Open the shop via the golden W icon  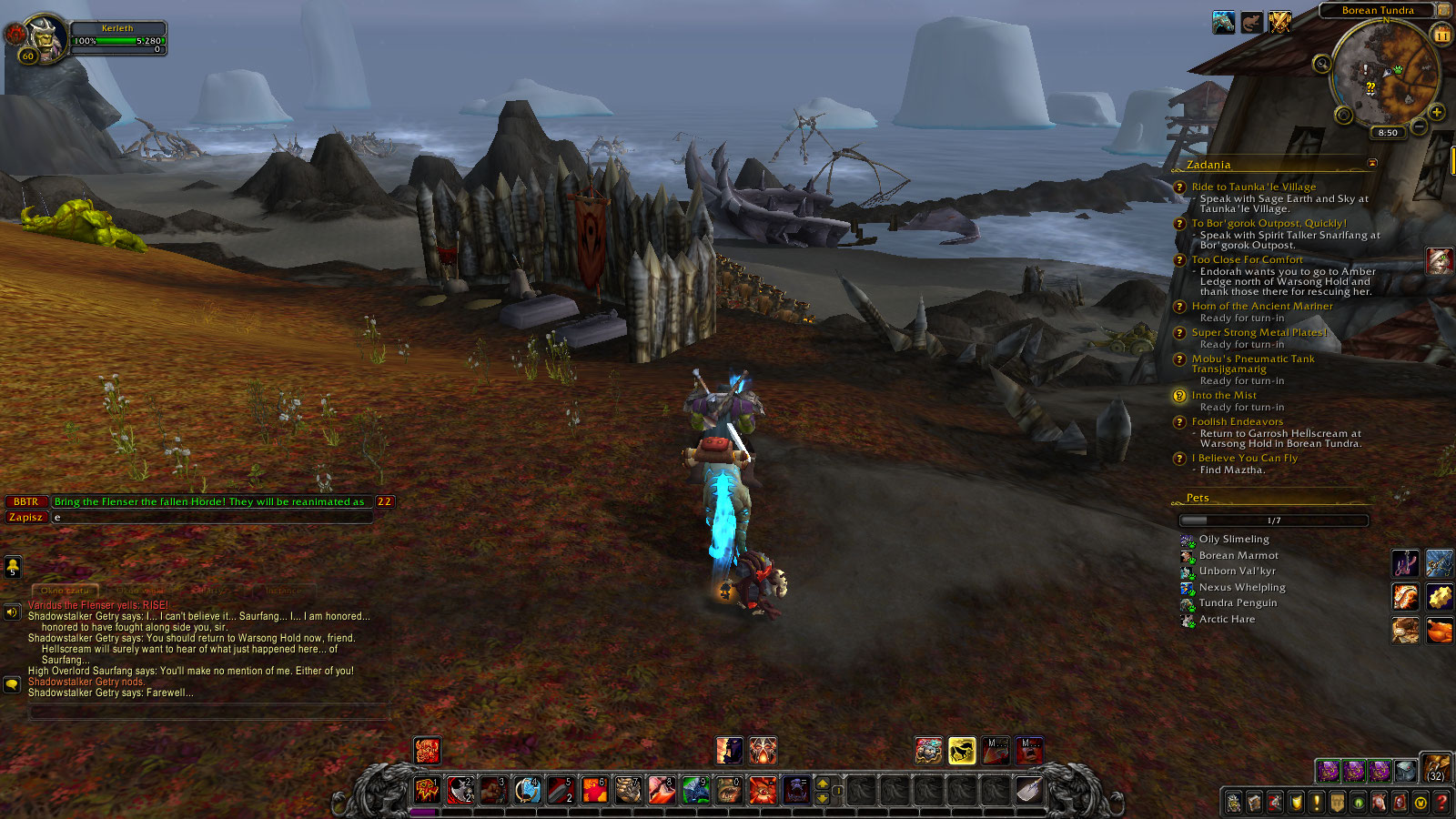pos(1419,801)
